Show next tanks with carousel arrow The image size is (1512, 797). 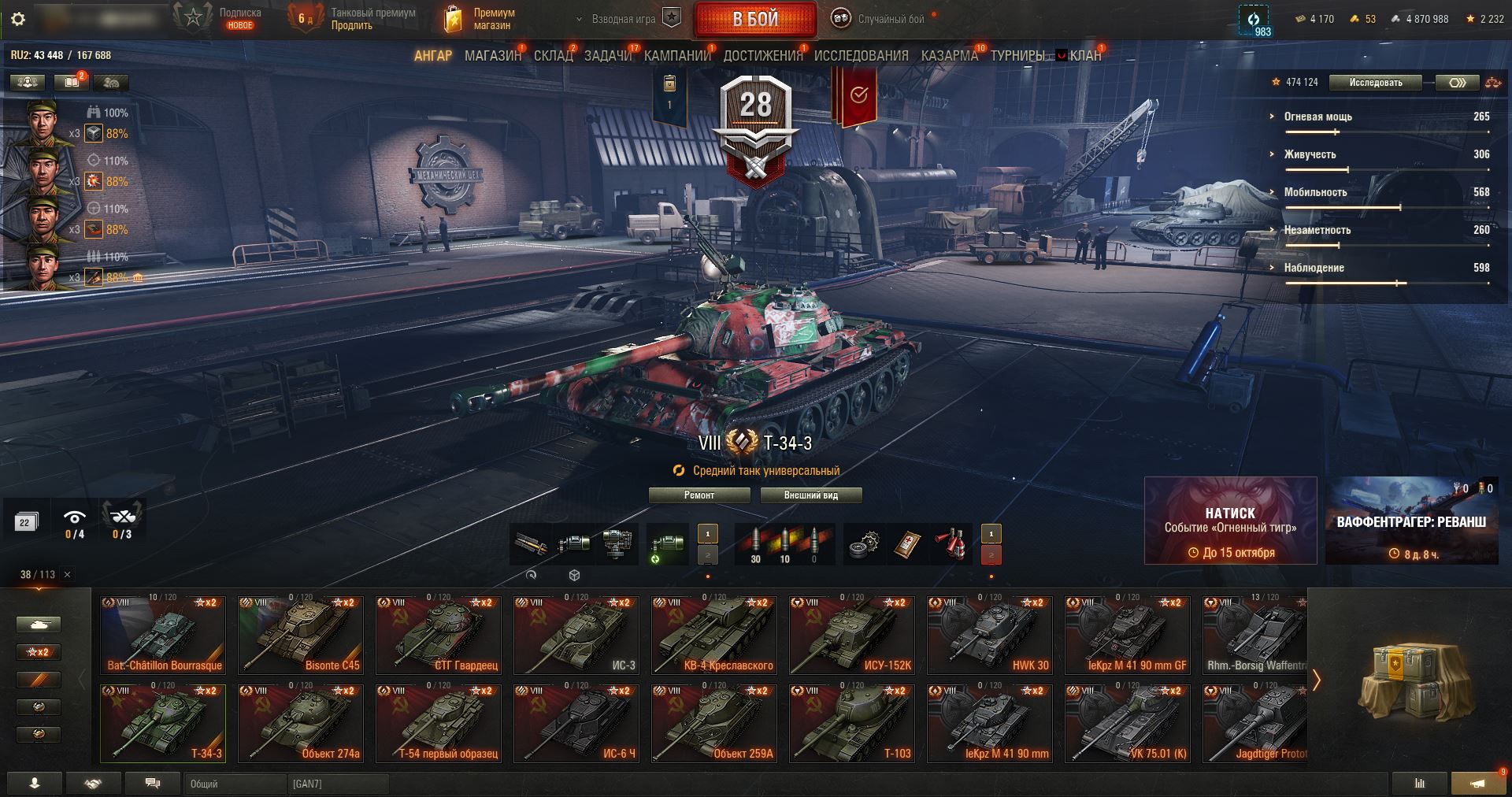1316,679
